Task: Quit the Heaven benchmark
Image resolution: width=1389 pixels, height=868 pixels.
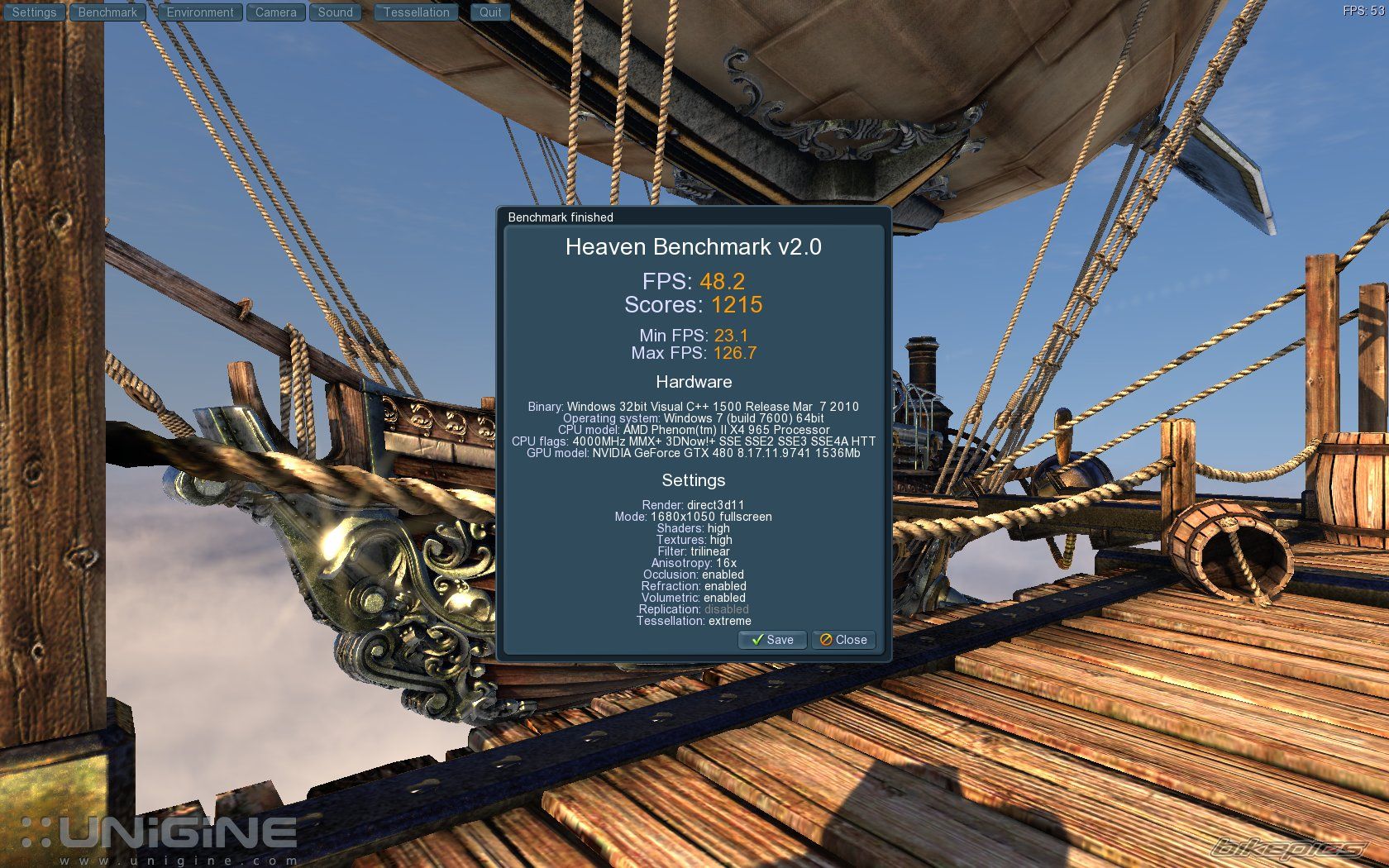Action: pyautogui.click(x=490, y=12)
